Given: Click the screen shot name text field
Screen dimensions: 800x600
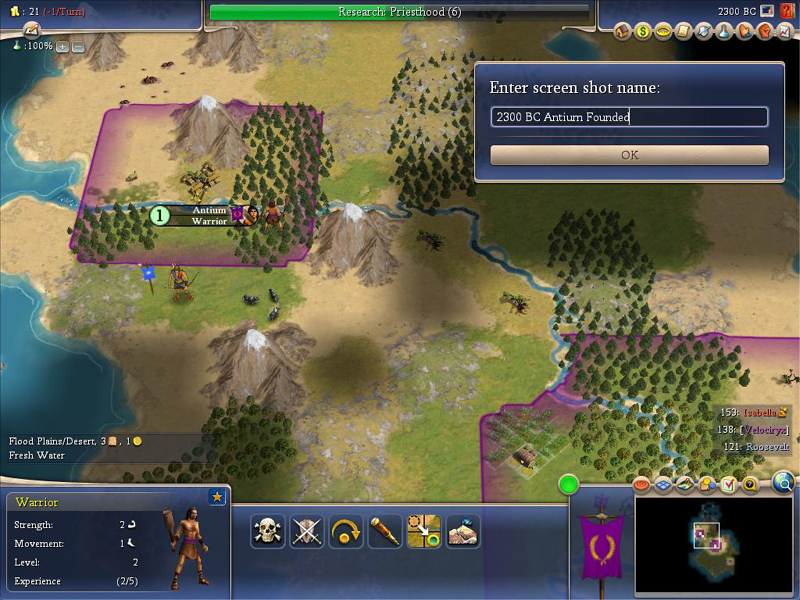Looking at the screenshot, I should pos(629,117).
